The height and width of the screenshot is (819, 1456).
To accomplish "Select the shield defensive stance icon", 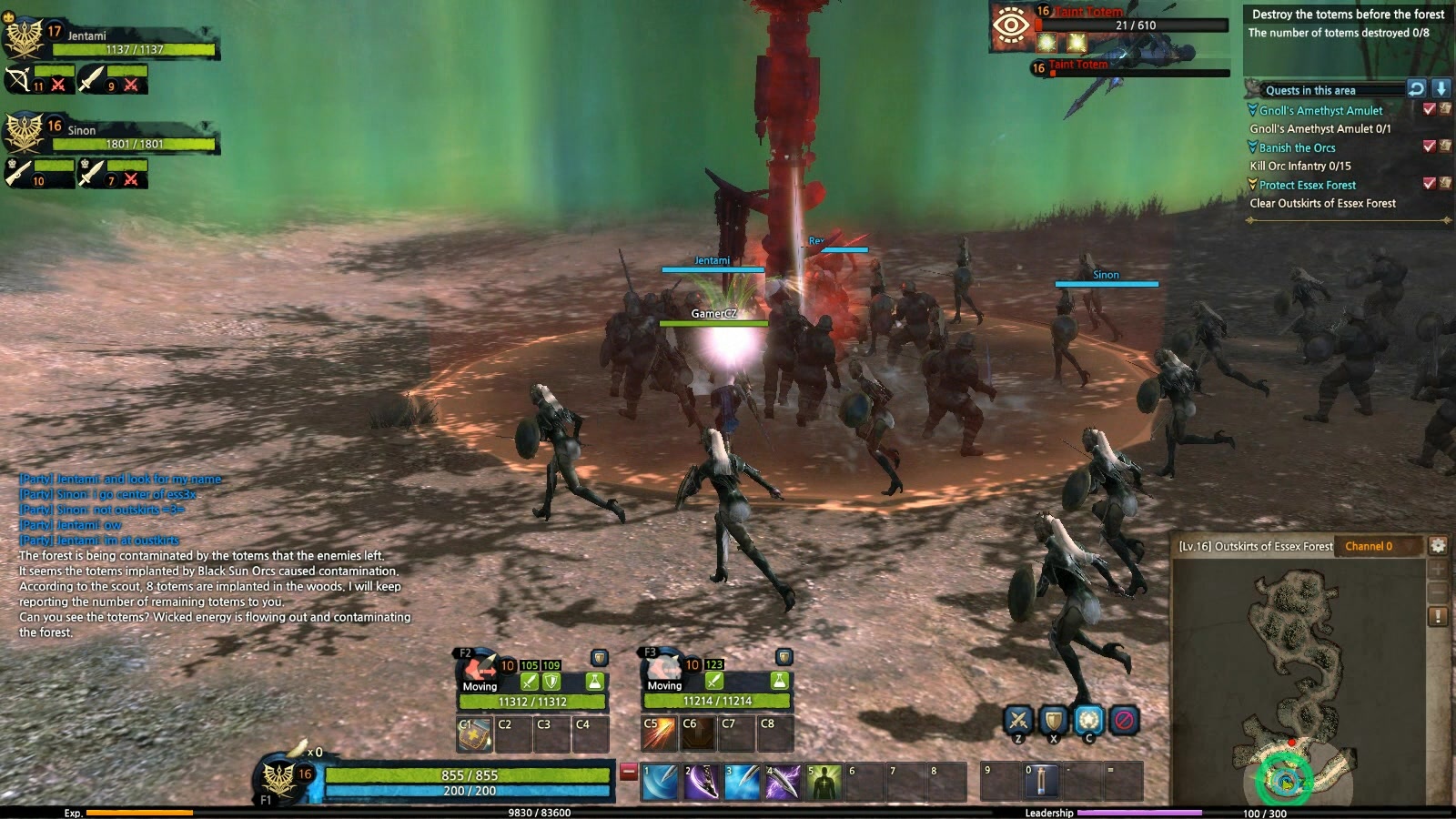I will (x=1054, y=721).
